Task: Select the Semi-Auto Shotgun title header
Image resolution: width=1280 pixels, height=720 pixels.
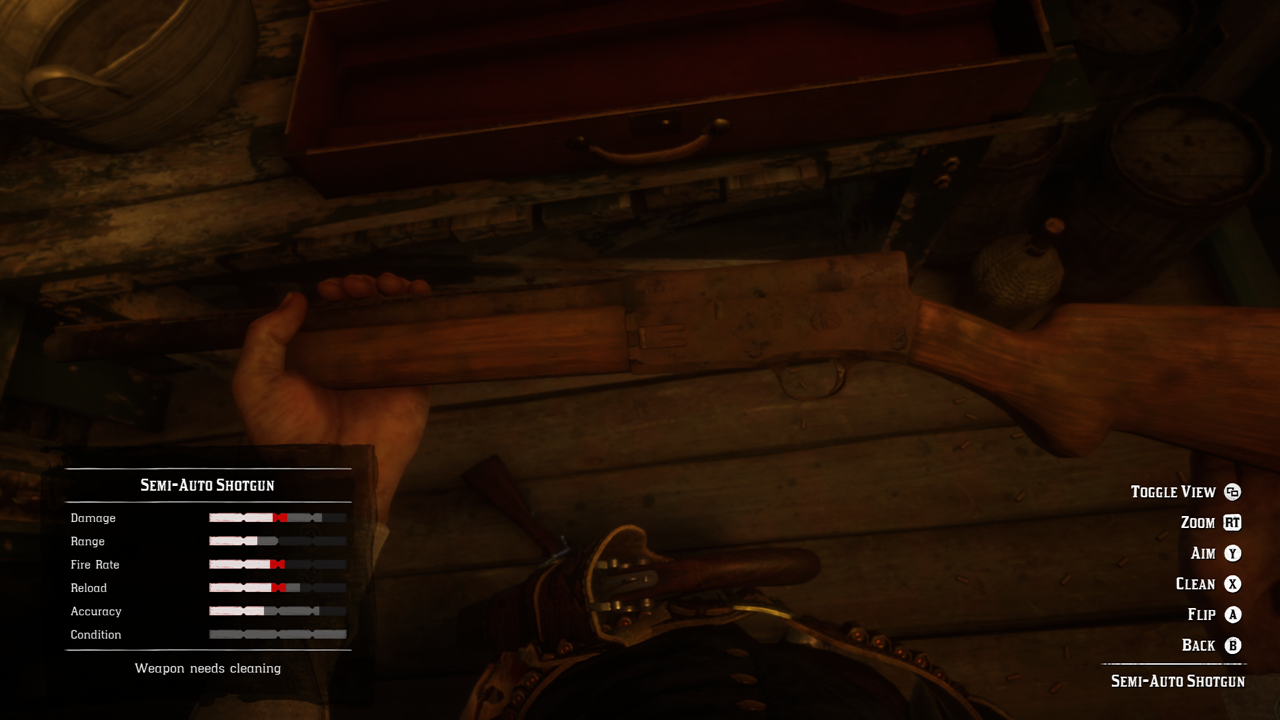Action: [207, 484]
